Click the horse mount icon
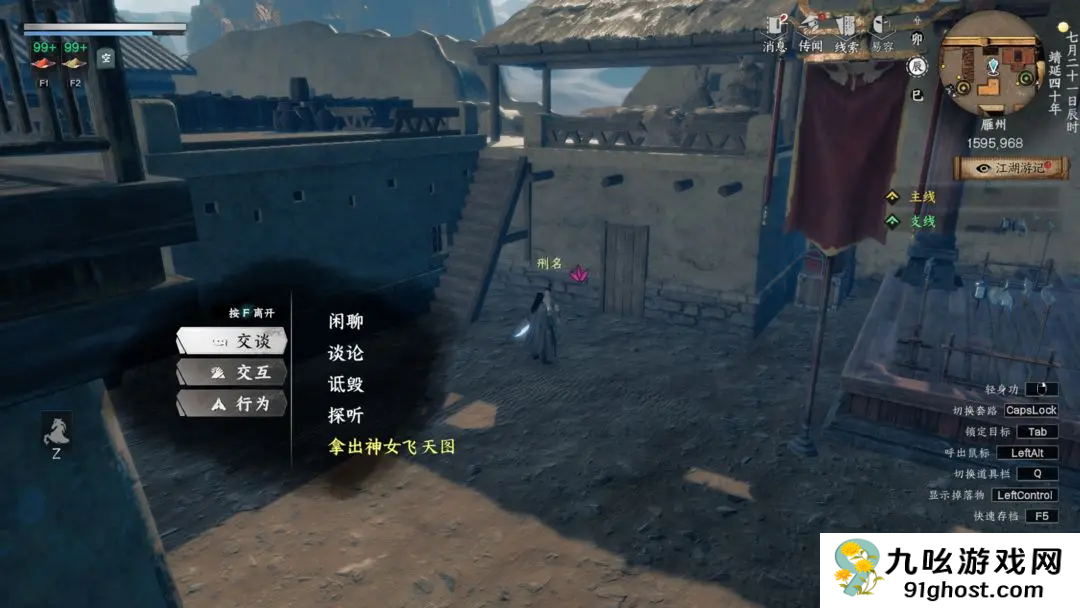The height and width of the screenshot is (608, 1080). coord(56,430)
